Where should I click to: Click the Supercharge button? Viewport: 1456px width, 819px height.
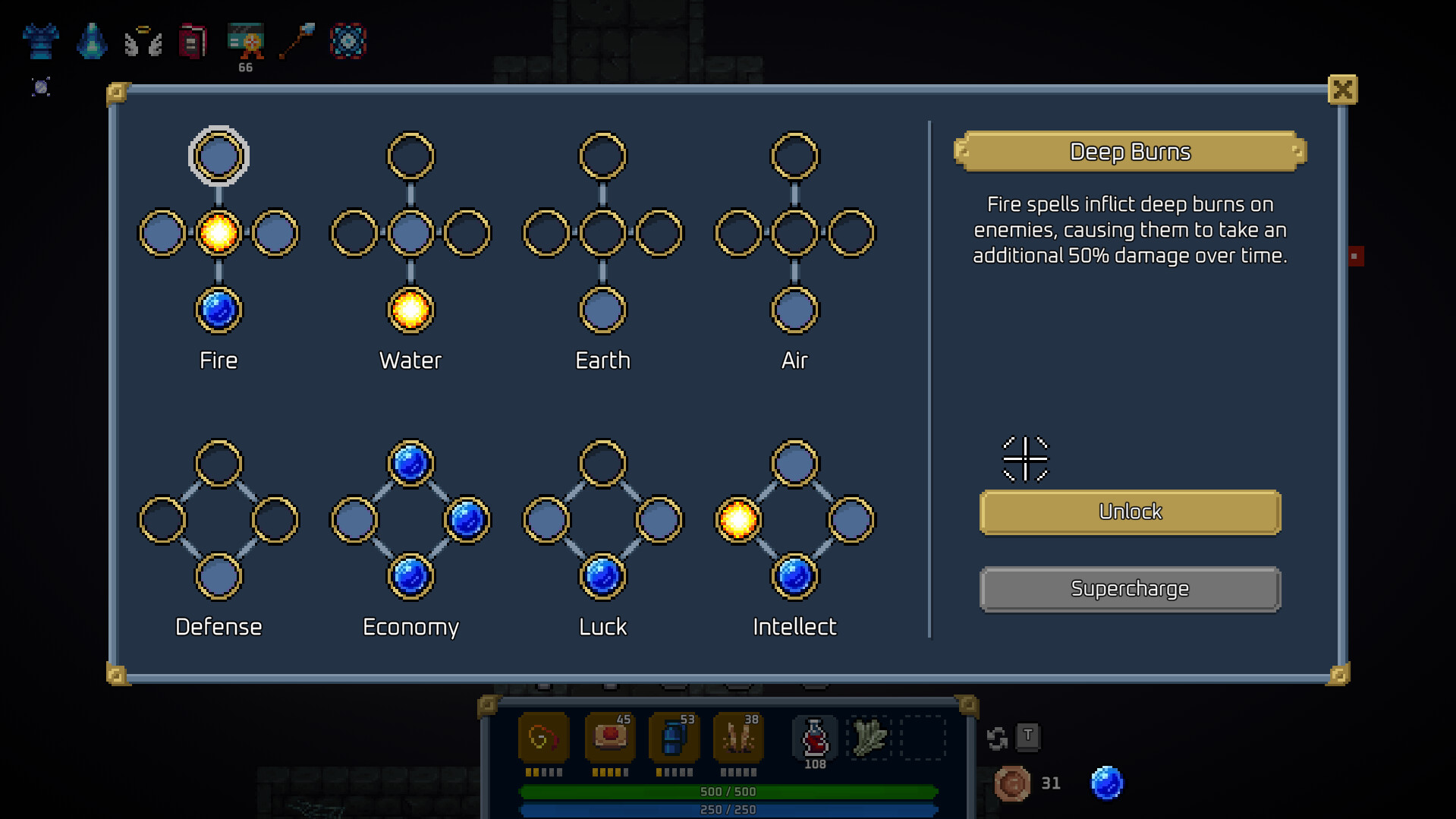[x=1130, y=588]
